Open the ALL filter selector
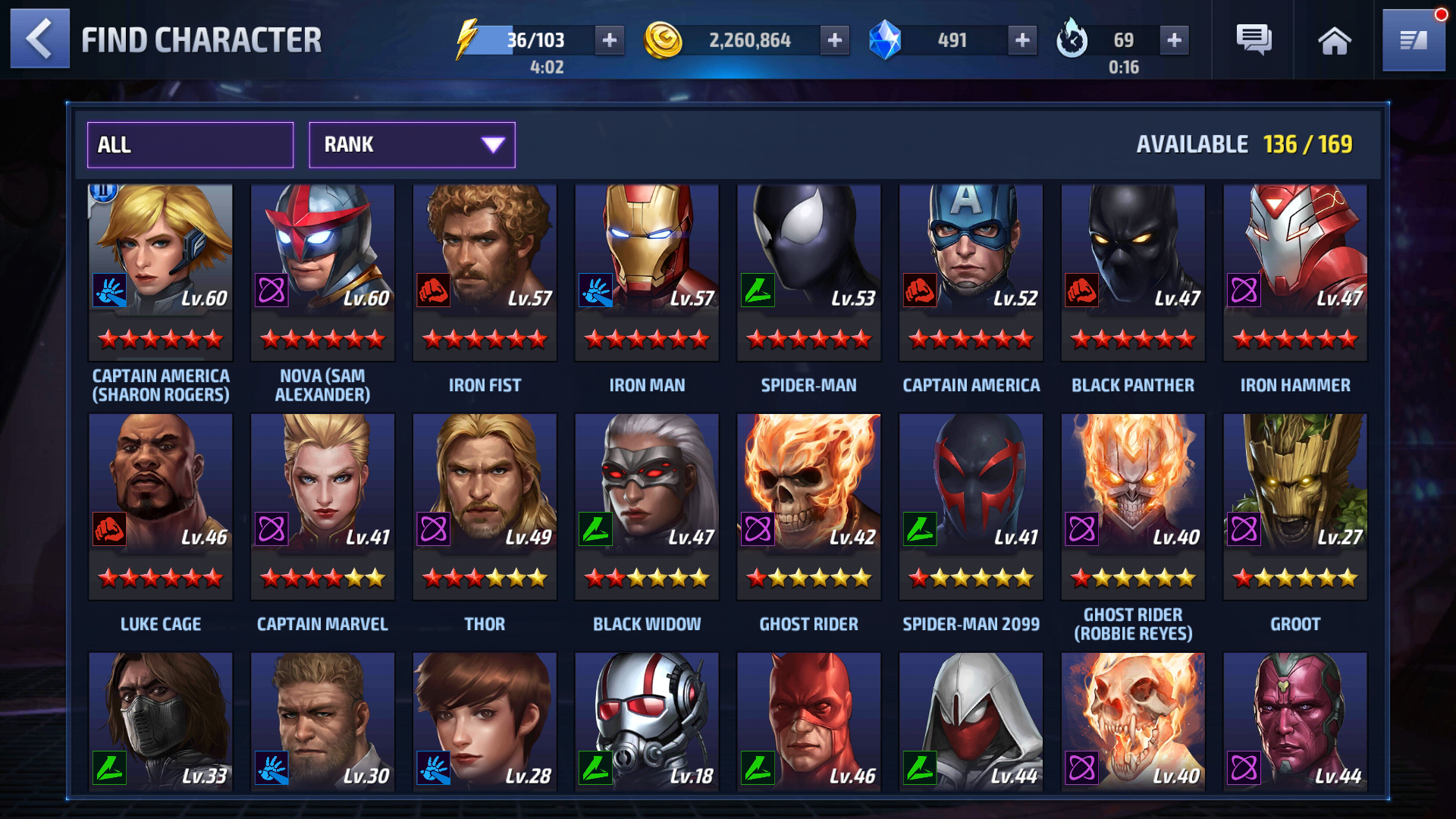This screenshot has height=819, width=1456. click(190, 145)
